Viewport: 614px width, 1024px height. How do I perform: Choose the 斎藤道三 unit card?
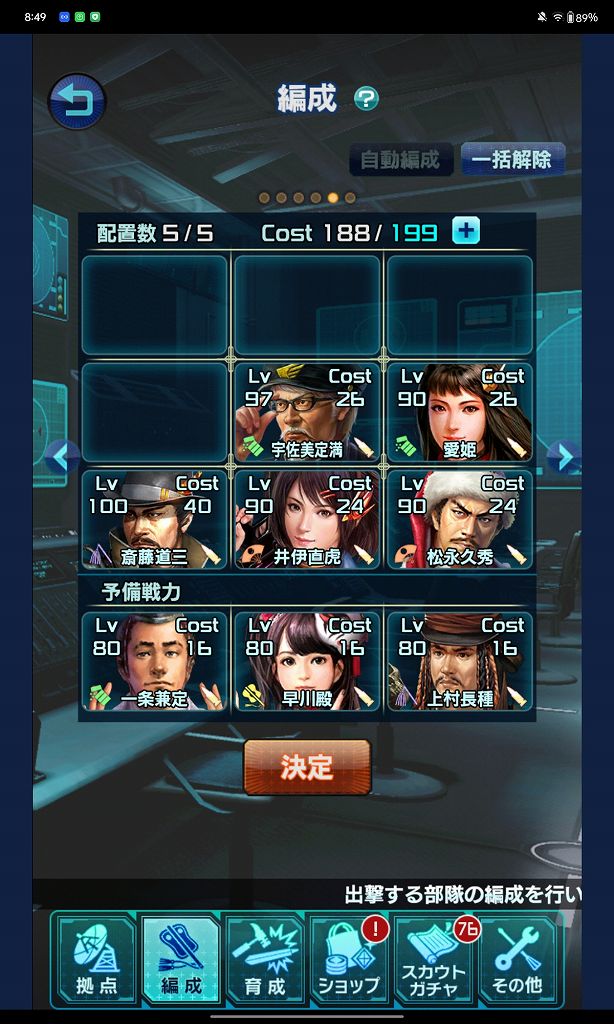coord(154,519)
